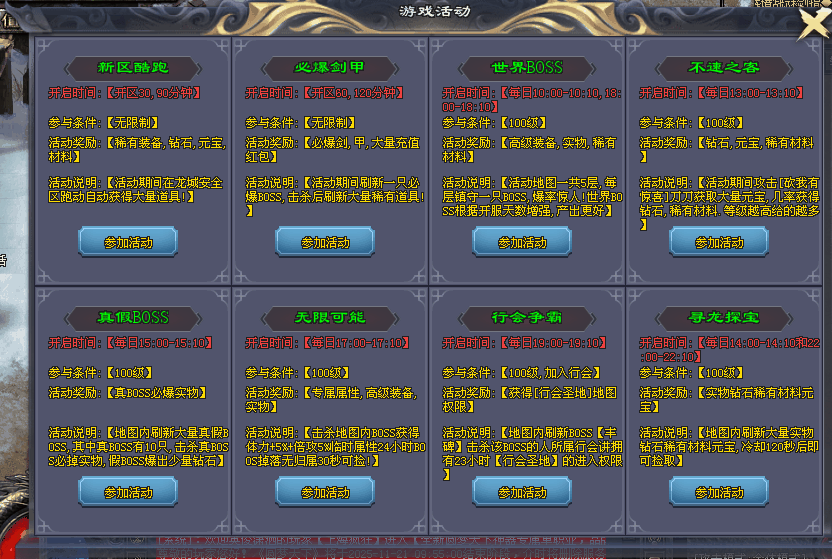Click 参加活动 under 世界BOSS
This screenshot has width=832, height=559.
coord(522,242)
